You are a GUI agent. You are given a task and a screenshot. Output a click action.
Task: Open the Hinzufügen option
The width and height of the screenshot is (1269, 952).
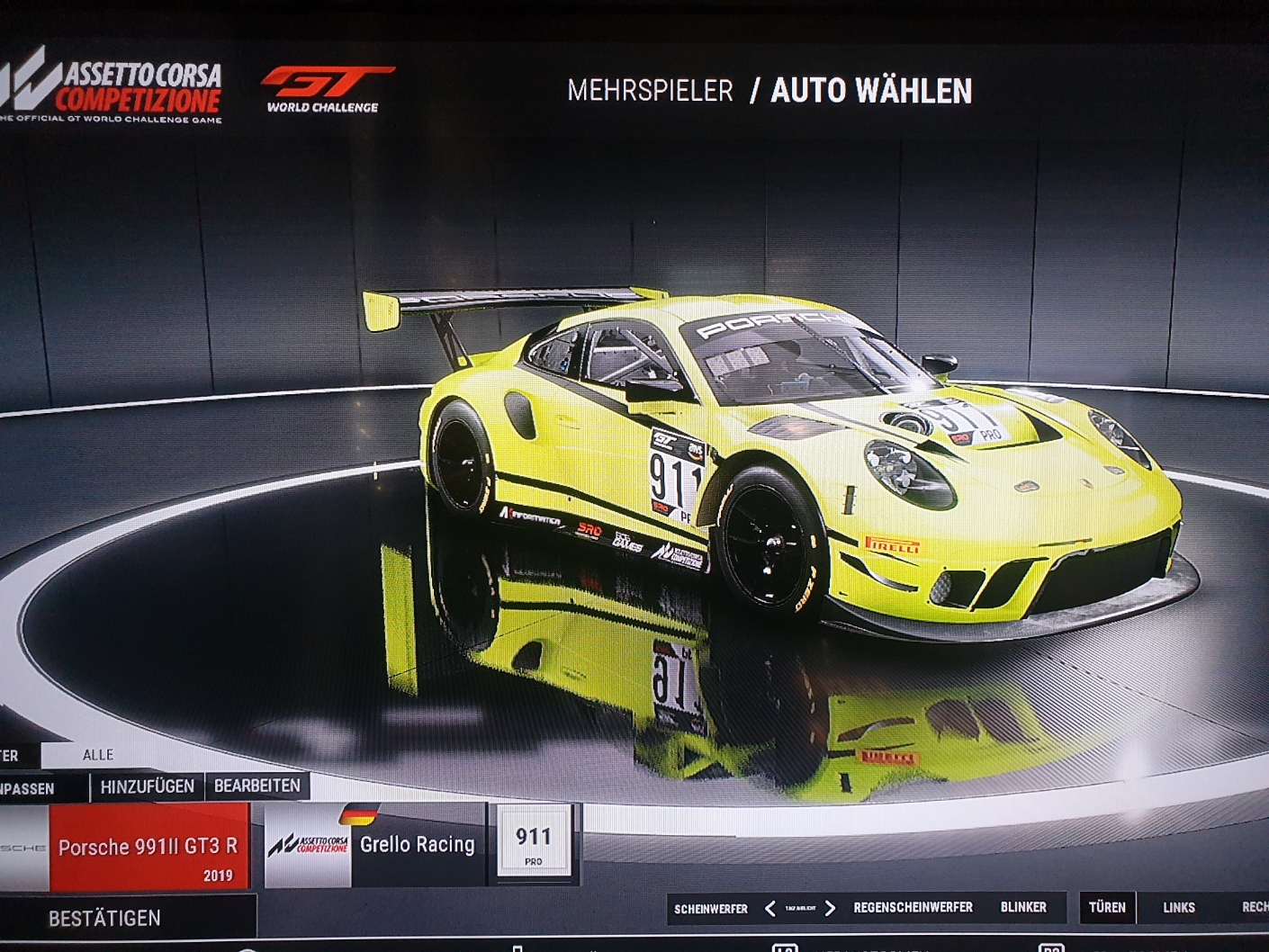tap(148, 786)
